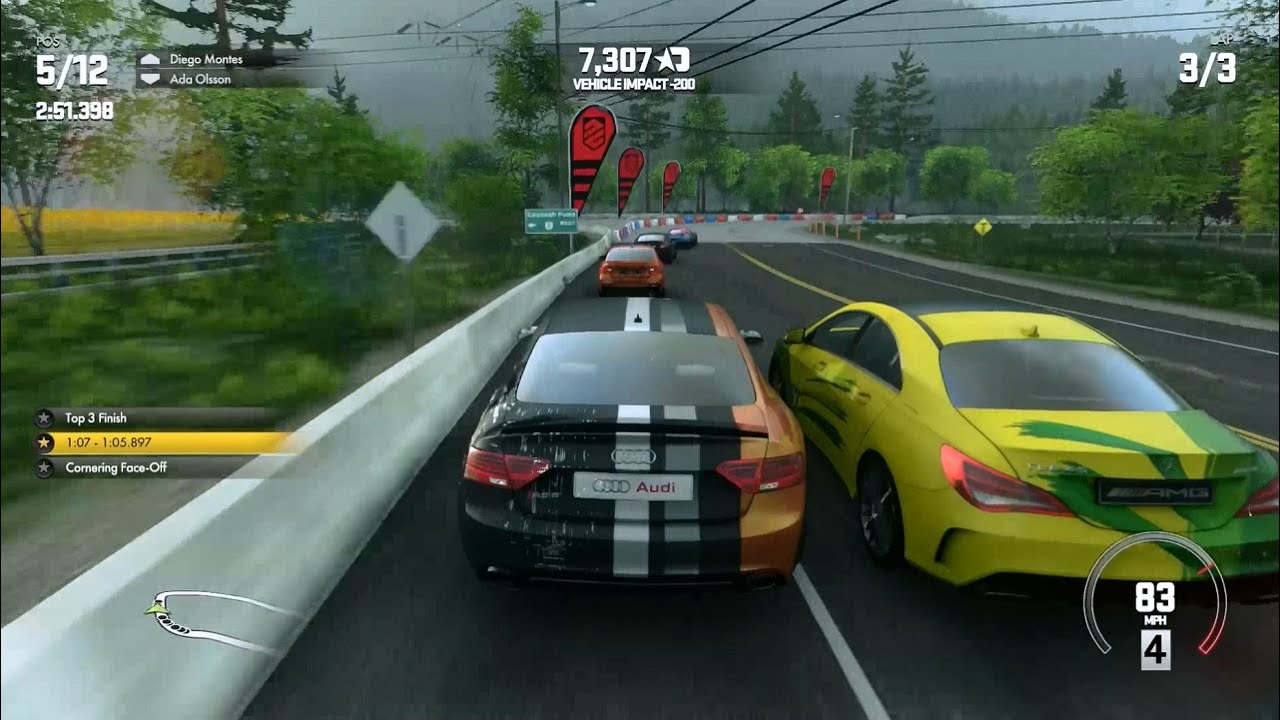Image resolution: width=1280 pixels, height=720 pixels.
Task: Click the fame star icon next to 7,307
Action: pyautogui.click(x=669, y=60)
